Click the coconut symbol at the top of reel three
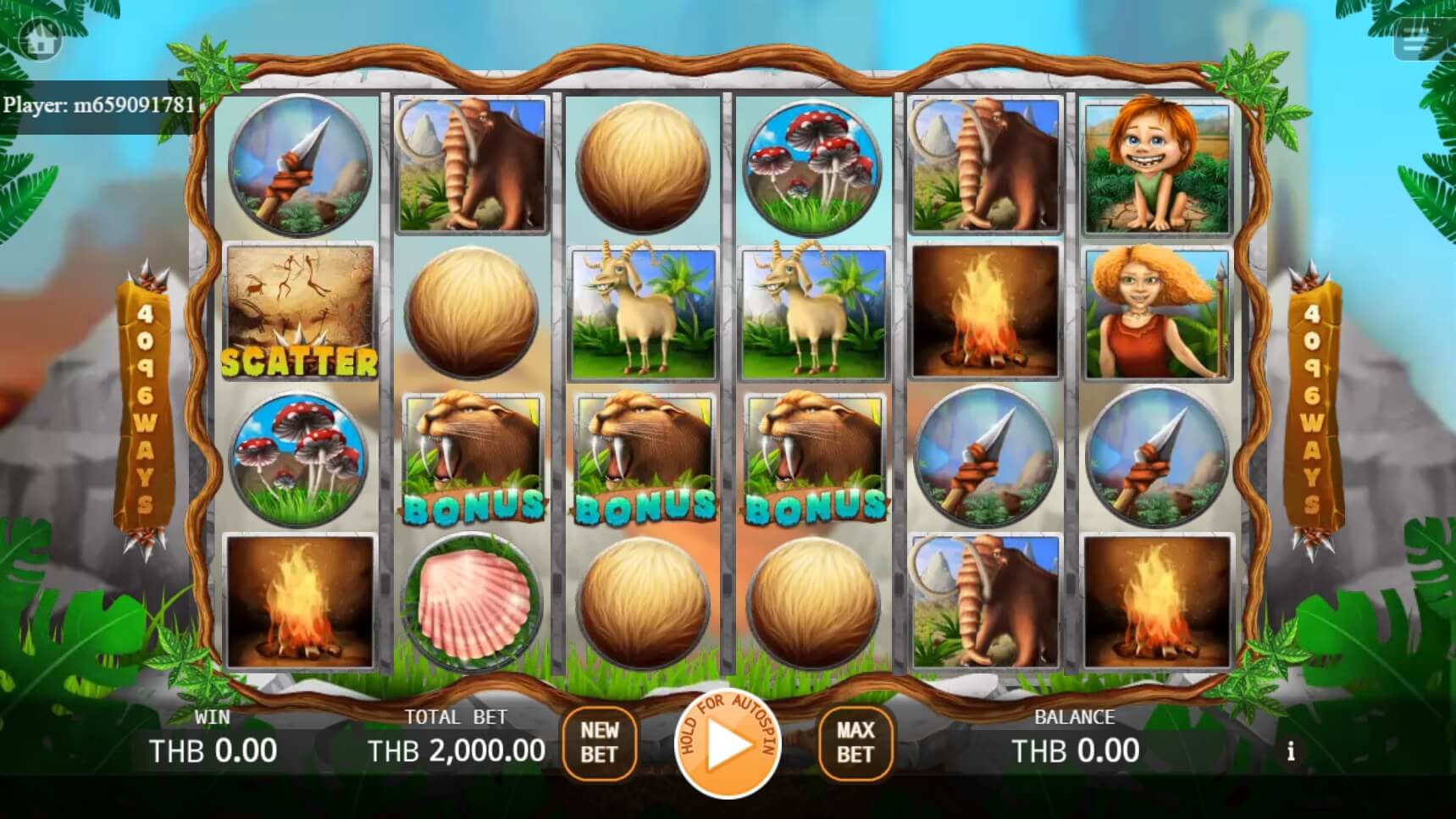1456x819 pixels. tap(641, 166)
